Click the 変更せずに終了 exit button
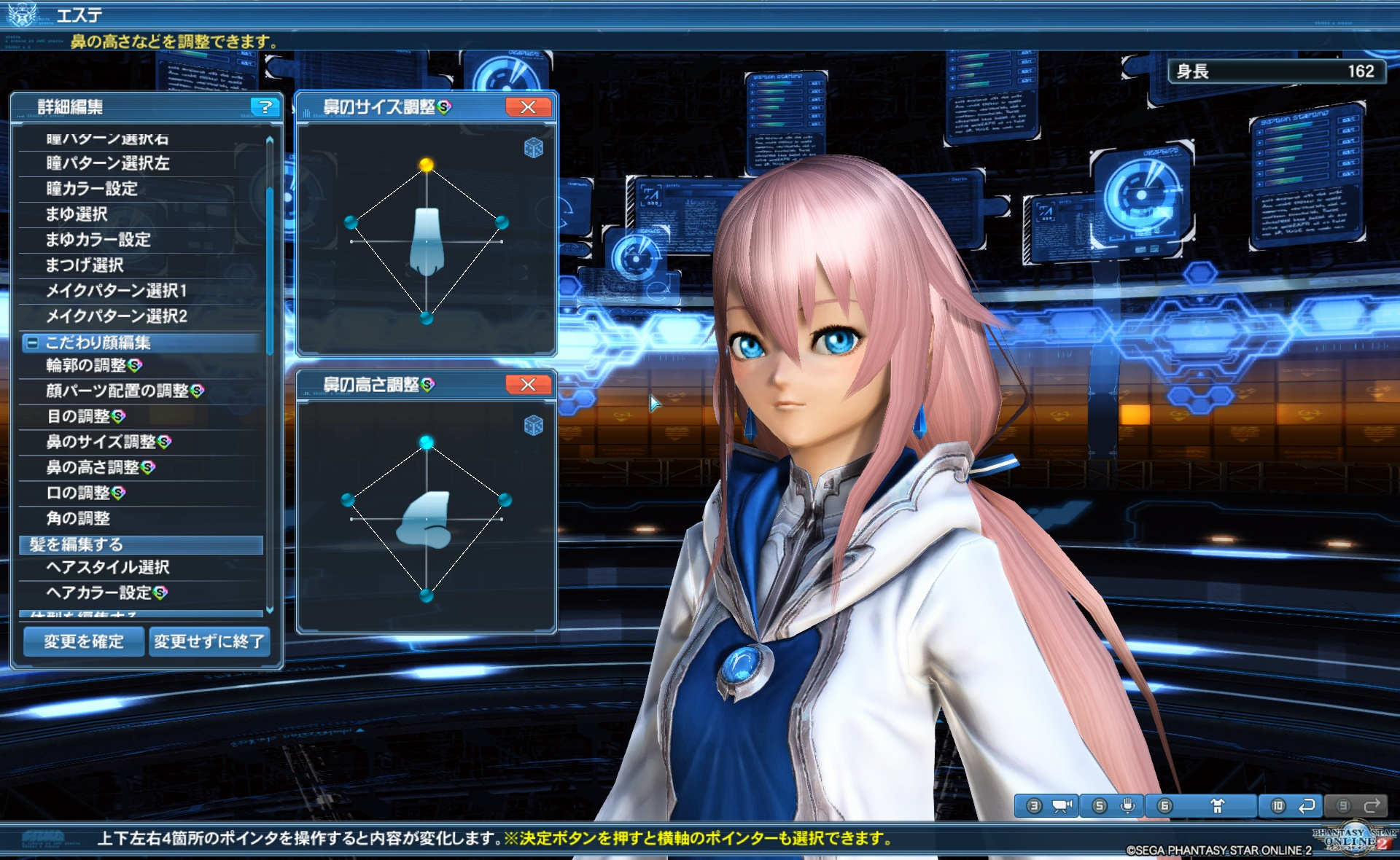Viewport: 1400px width, 860px height. click(x=209, y=641)
